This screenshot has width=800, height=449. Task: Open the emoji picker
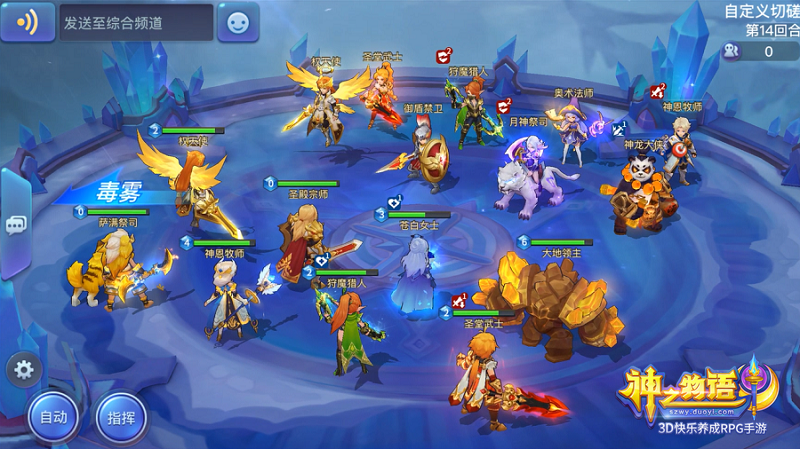point(238,22)
